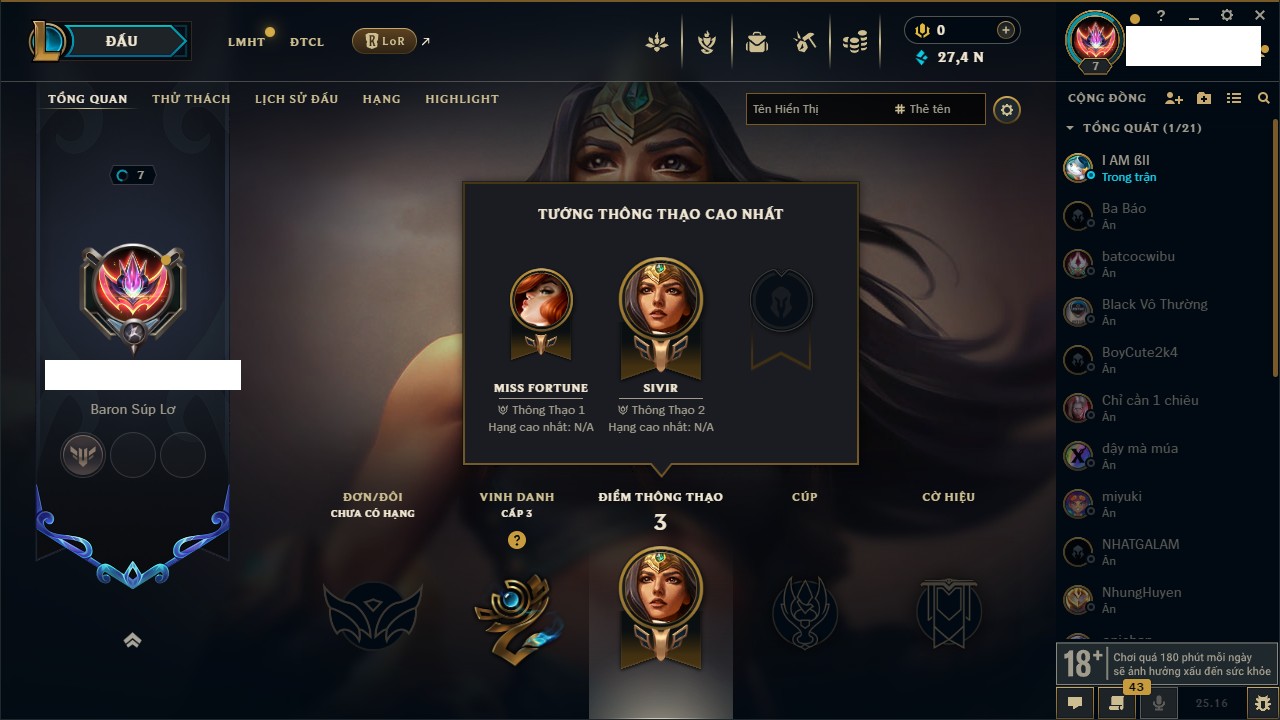The width and height of the screenshot is (1280, 720).
Task: Open the store coins icon
Action: [x=854, y=42]
